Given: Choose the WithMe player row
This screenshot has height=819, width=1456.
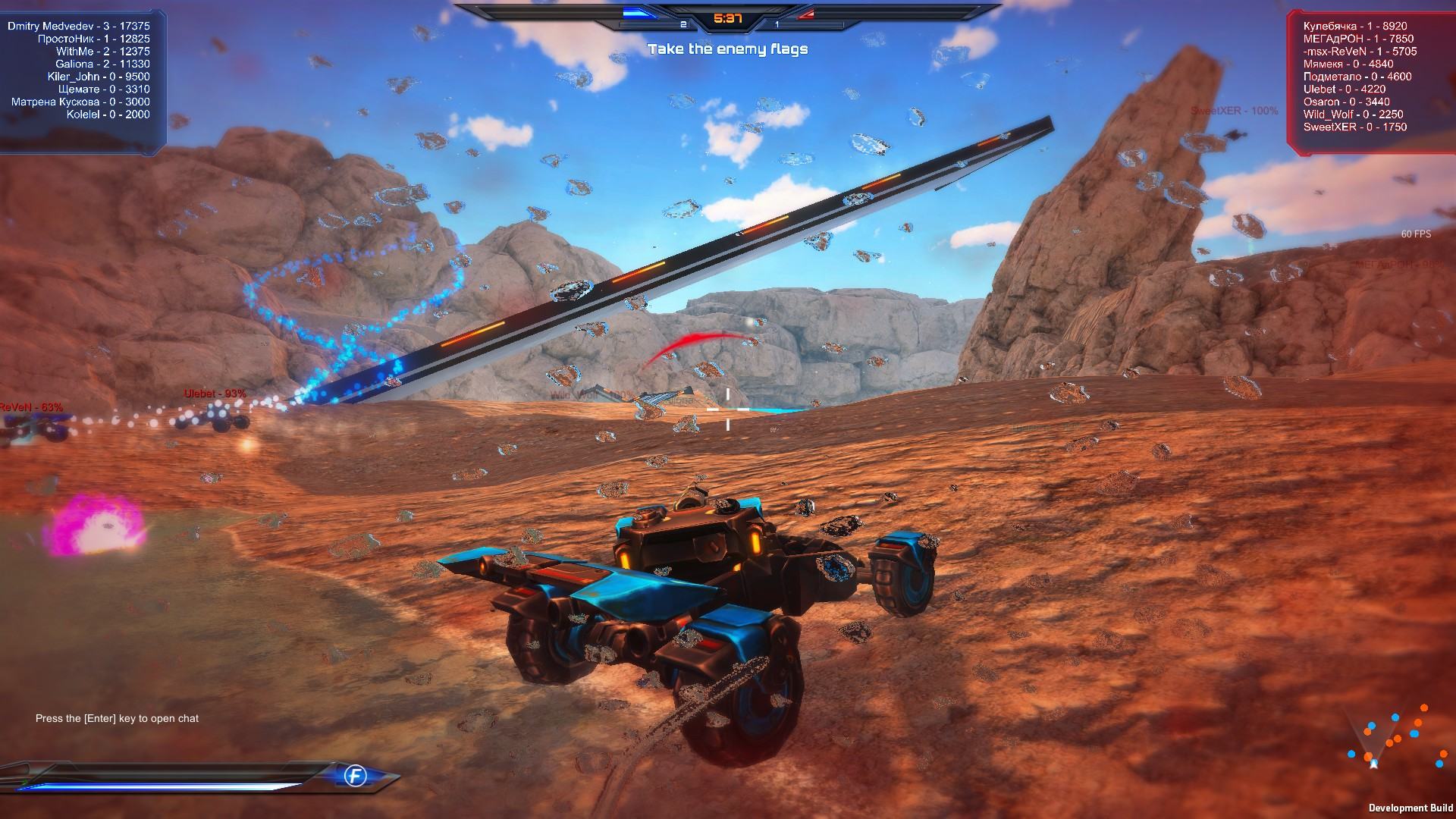Looking at the screenshot, I should 102,52.
